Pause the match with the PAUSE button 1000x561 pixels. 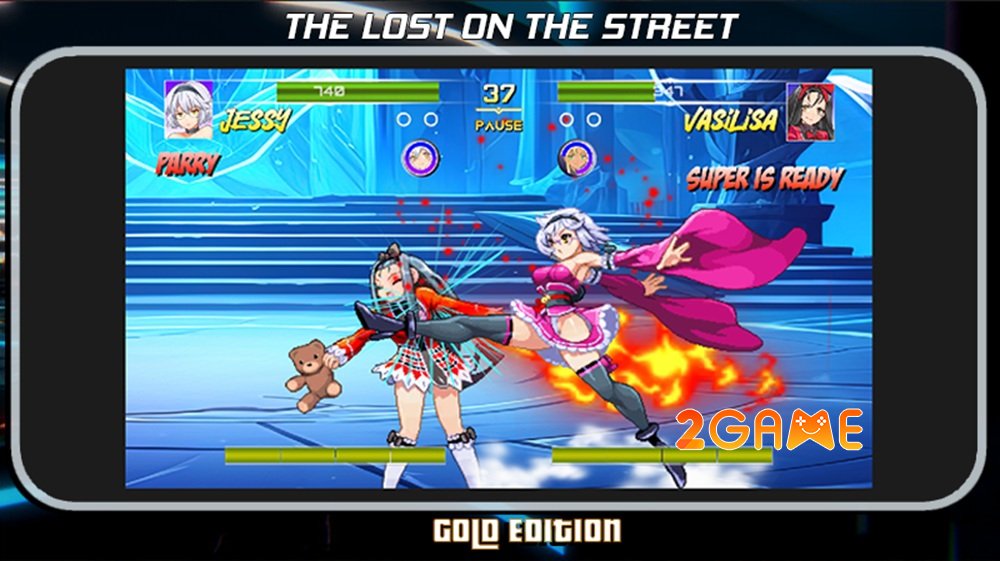pos(498,126)
